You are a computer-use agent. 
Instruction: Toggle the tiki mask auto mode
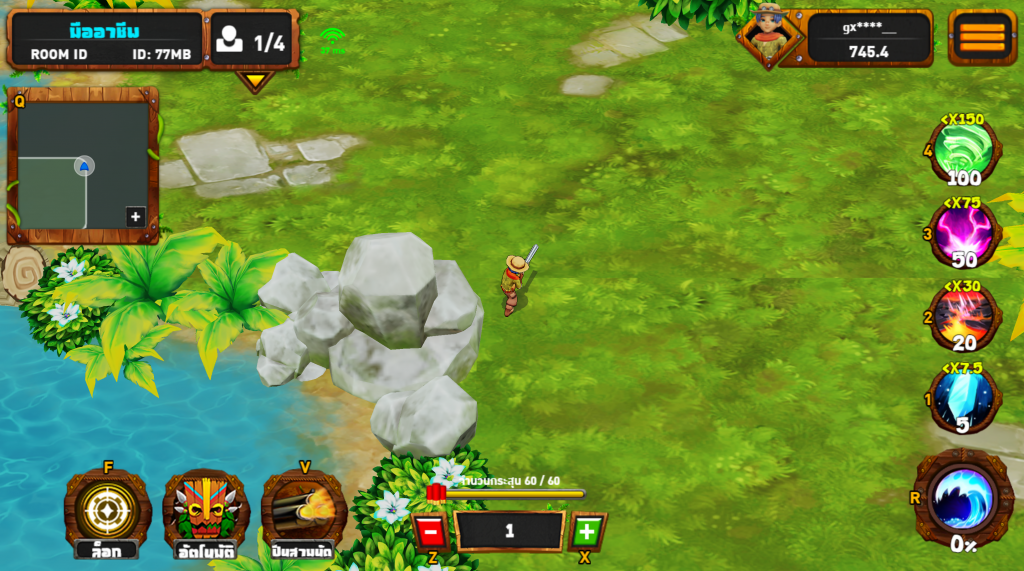[205, 509]
